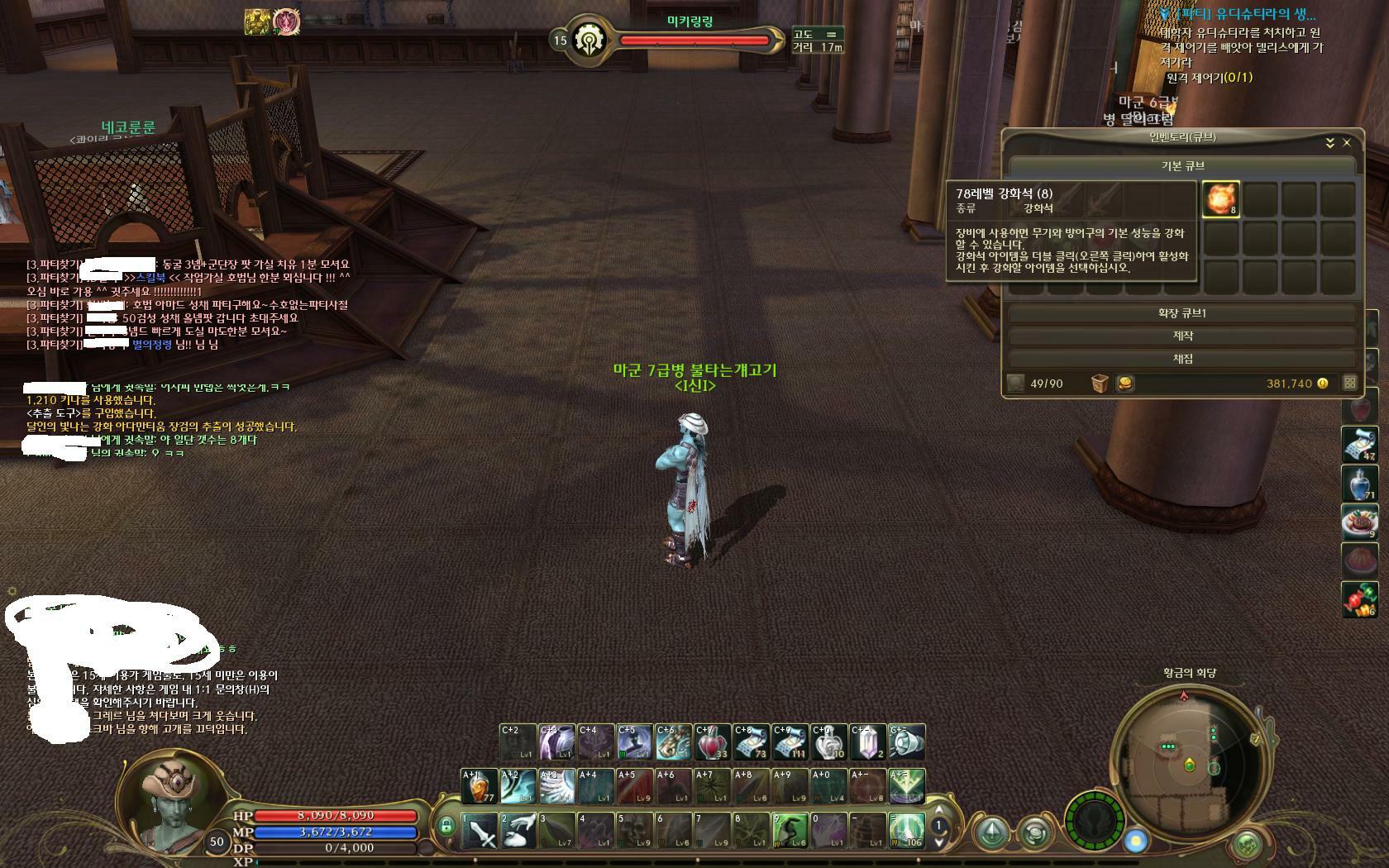Image resolution: width=1389 pixels, height=868 pixels.
Task: Click the gold coin stack button
Action: click(x=1124, y=384)
